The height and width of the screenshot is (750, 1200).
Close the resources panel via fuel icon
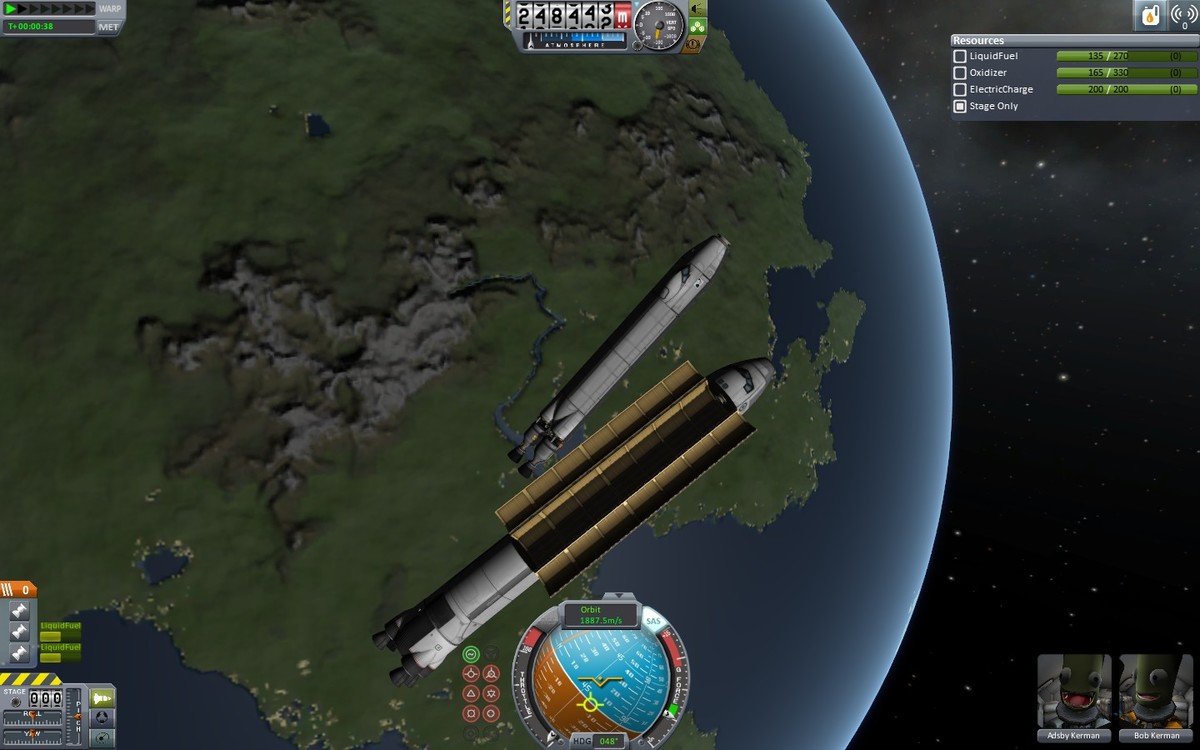[x=1151, y=15]
